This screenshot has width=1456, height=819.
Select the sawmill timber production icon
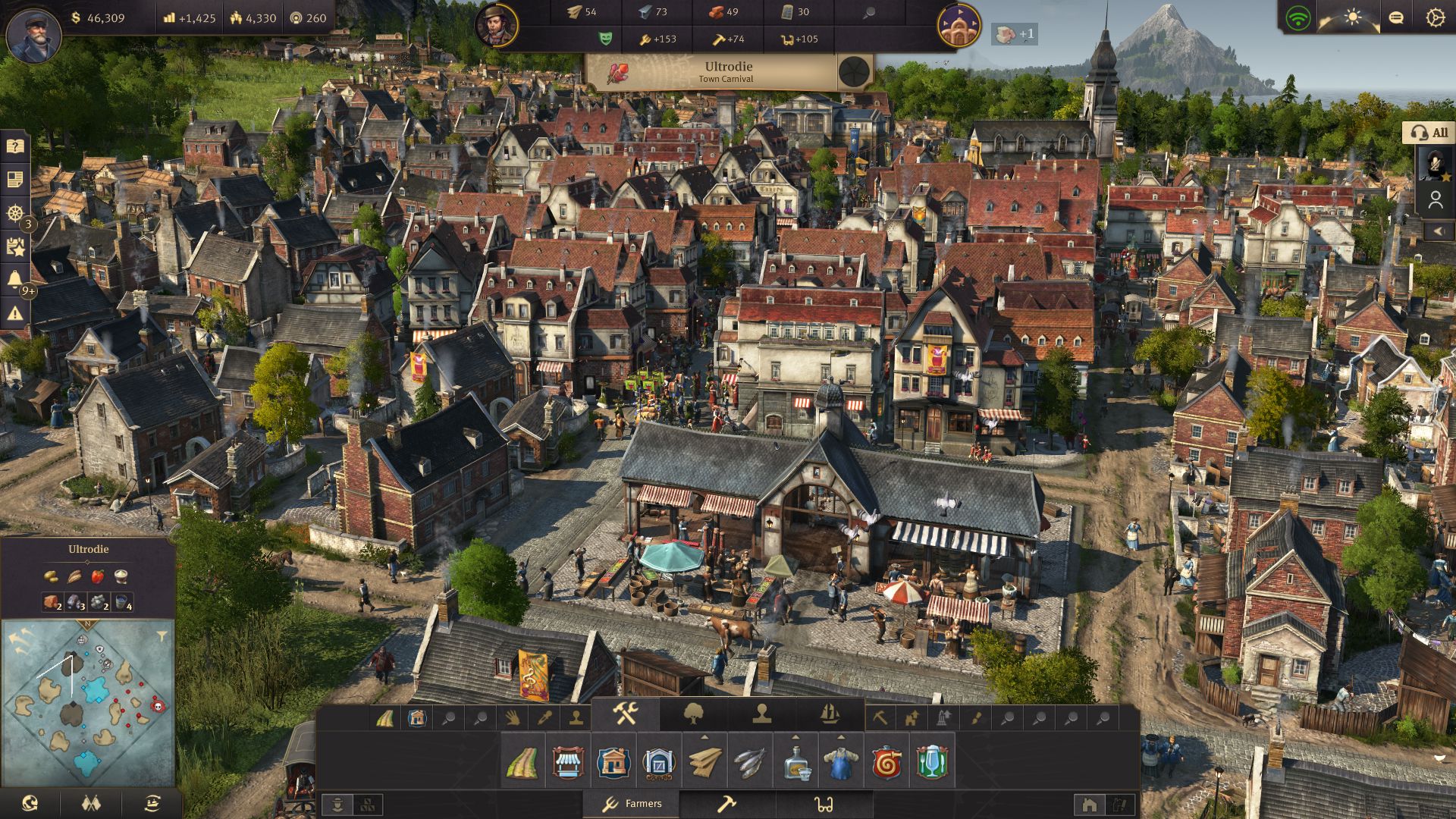click(x=704, y=764)
